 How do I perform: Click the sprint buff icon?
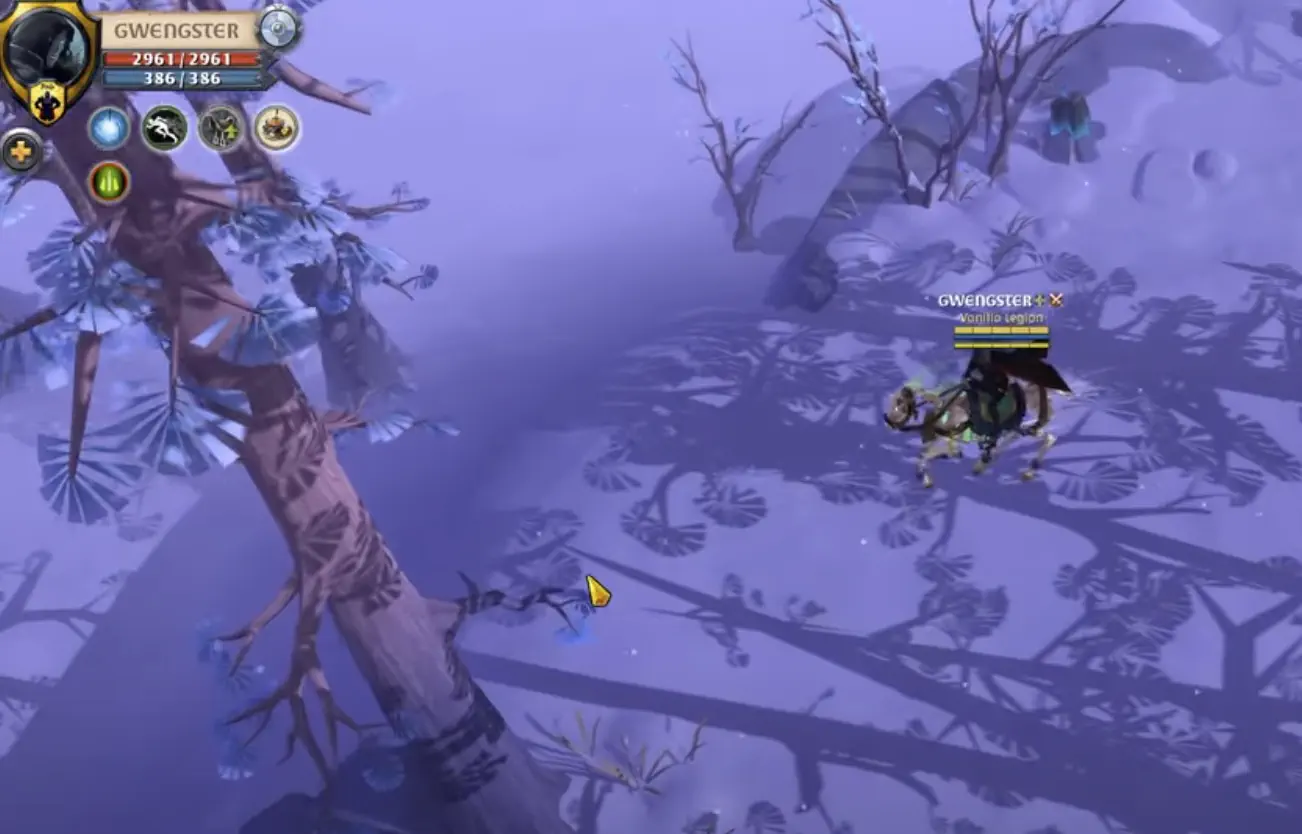(x=163, y=128)
